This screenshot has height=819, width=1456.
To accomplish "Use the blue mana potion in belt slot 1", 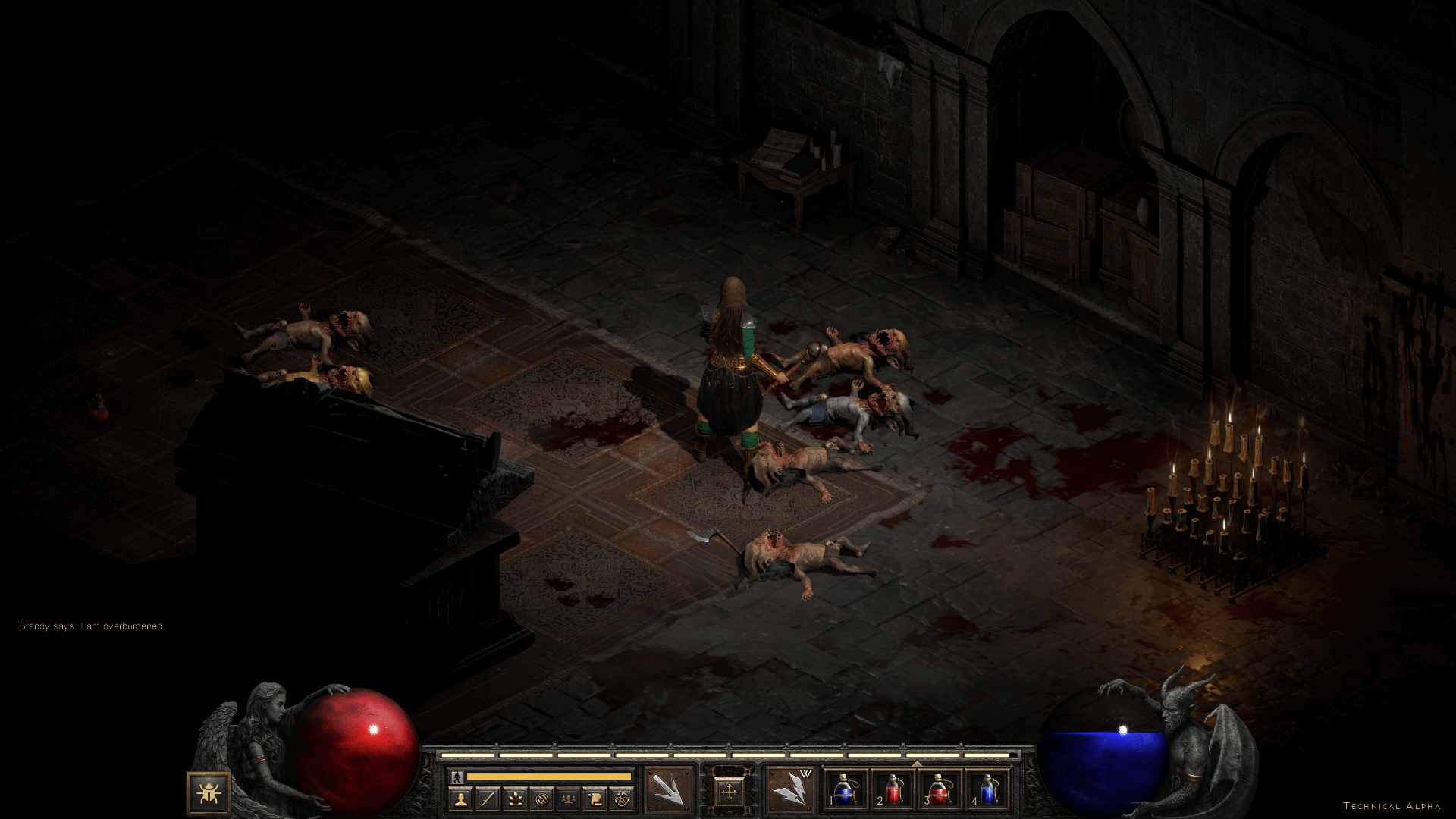I will tap(846, 791).
